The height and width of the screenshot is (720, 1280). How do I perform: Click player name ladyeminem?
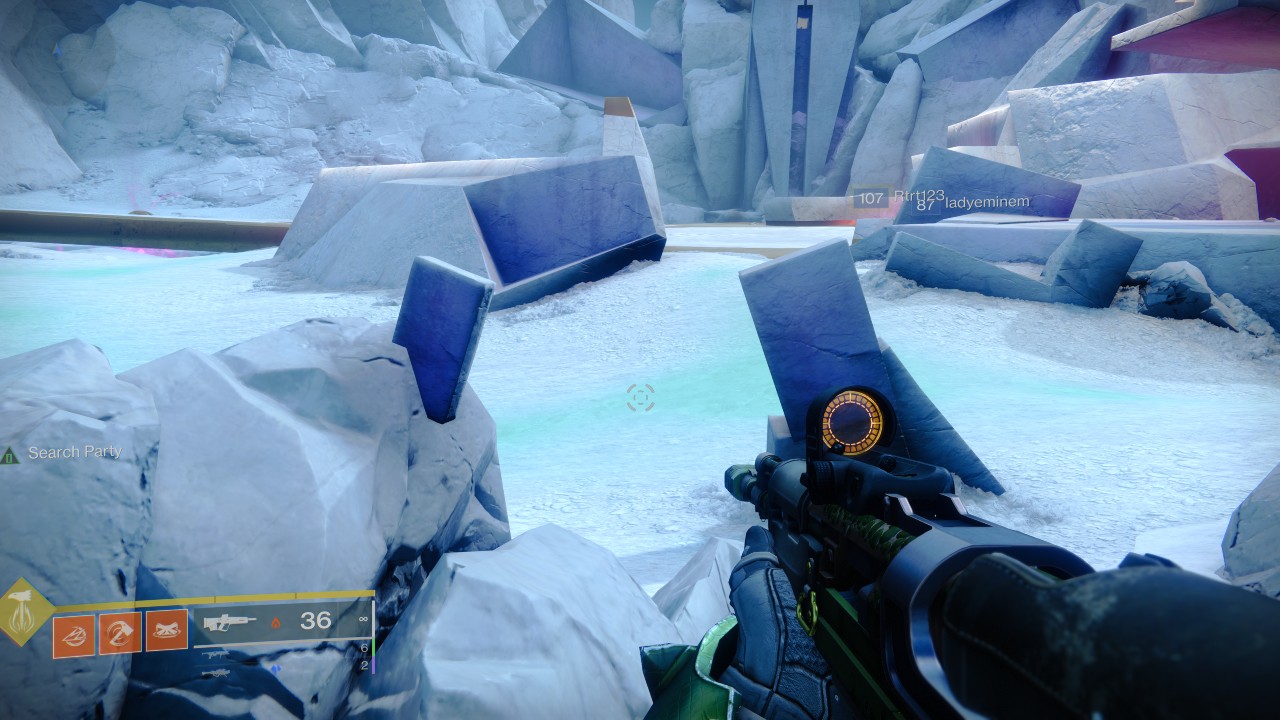988,203
